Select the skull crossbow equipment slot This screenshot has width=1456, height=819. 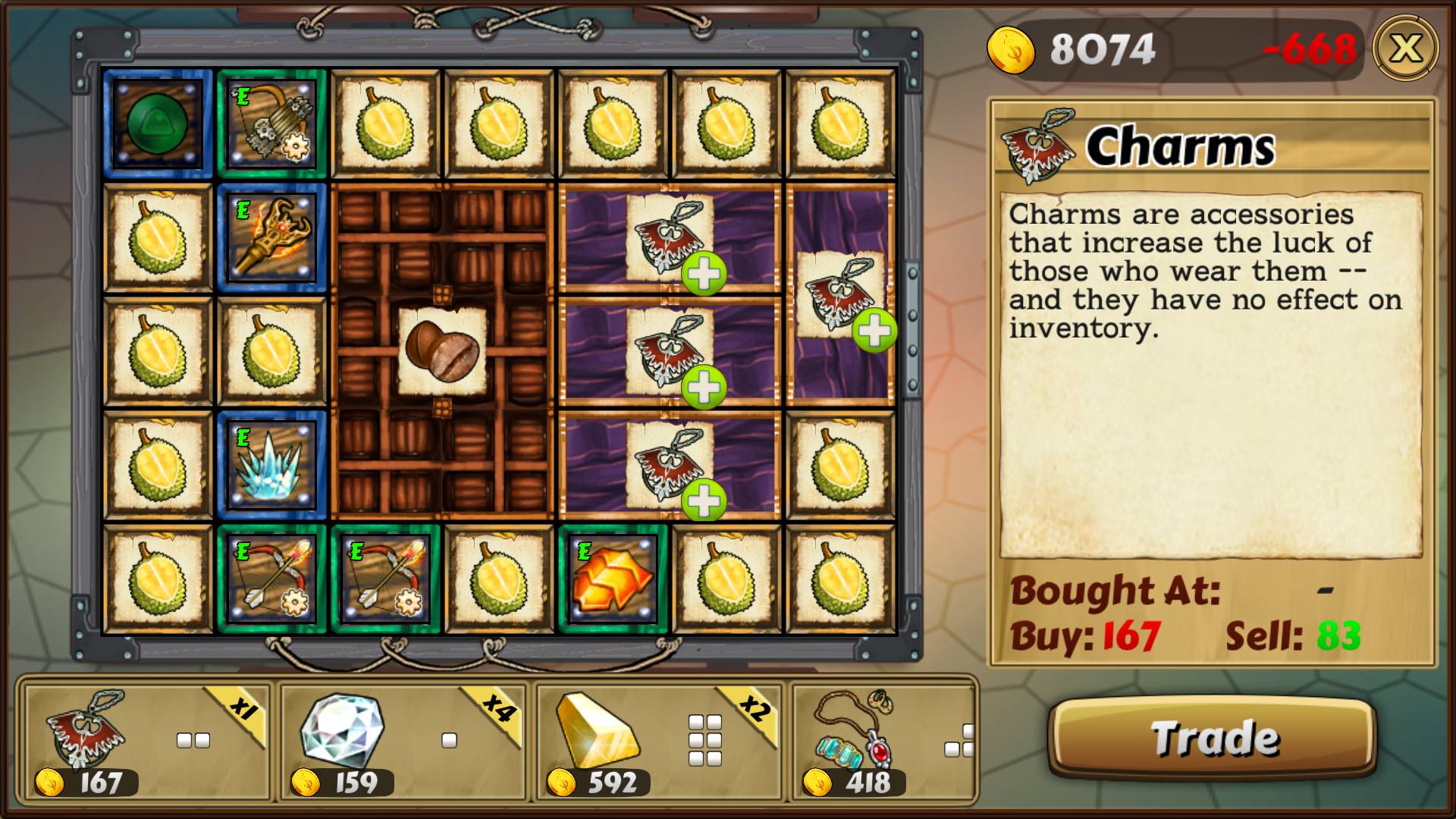pos(271,124)
